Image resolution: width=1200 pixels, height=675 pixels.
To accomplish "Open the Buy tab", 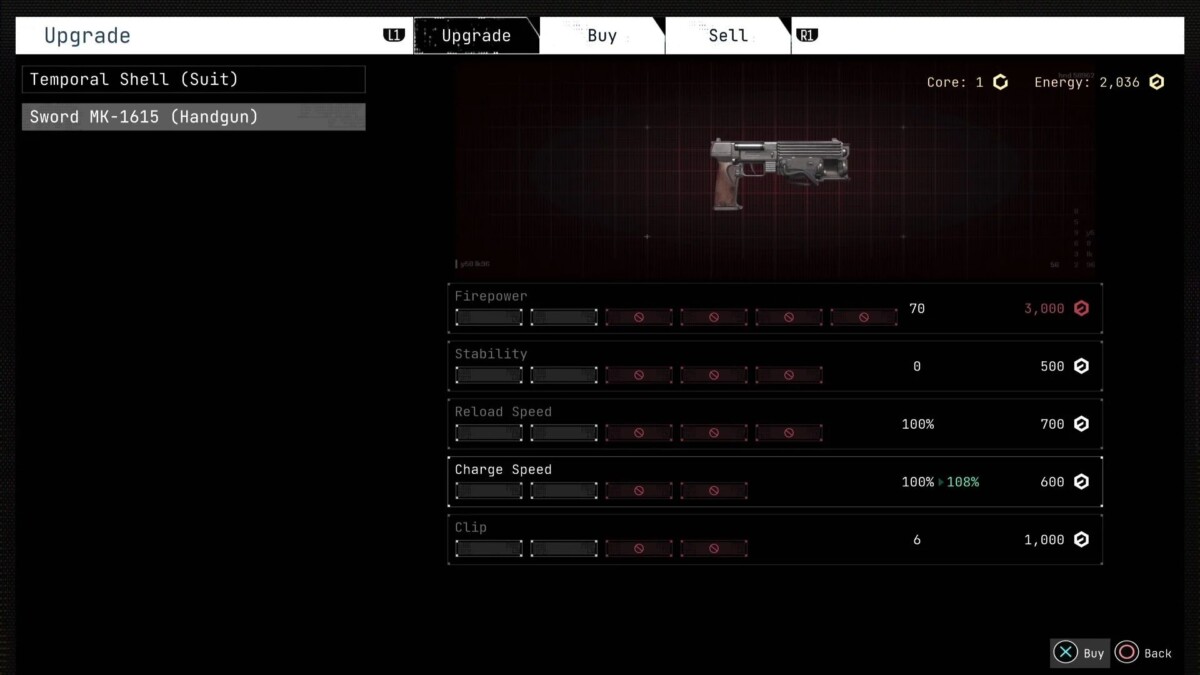I will click(602, 36).
